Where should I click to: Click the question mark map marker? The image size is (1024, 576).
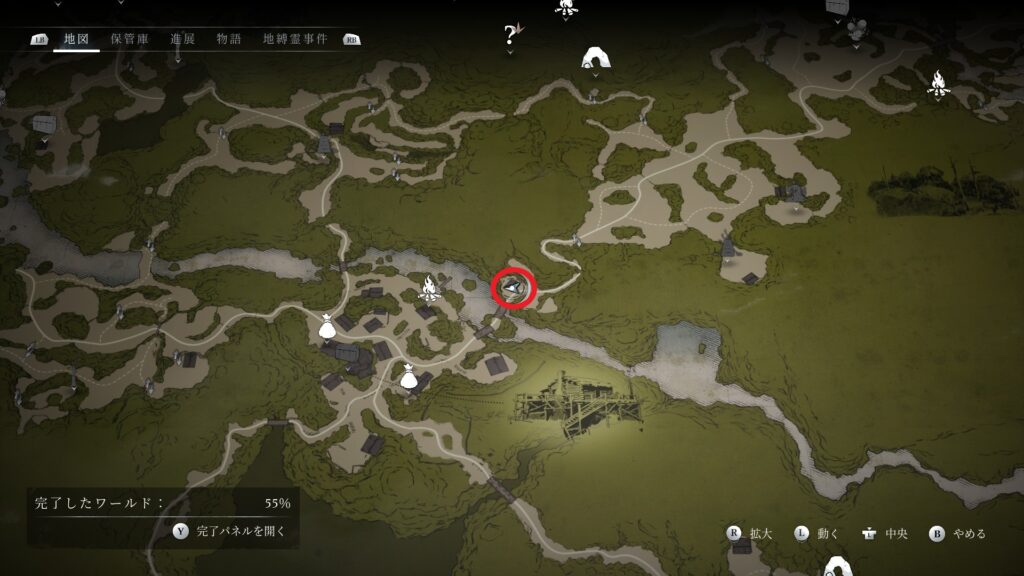coord(511,36)
